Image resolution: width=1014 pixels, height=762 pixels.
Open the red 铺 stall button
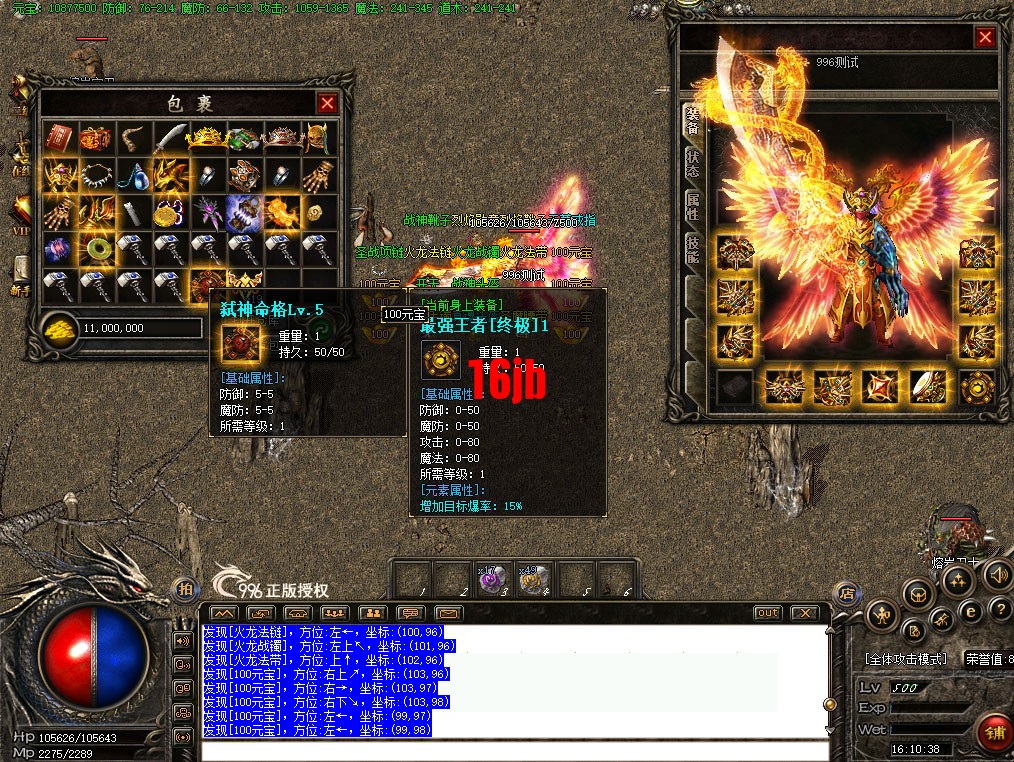tap(994, 730)
